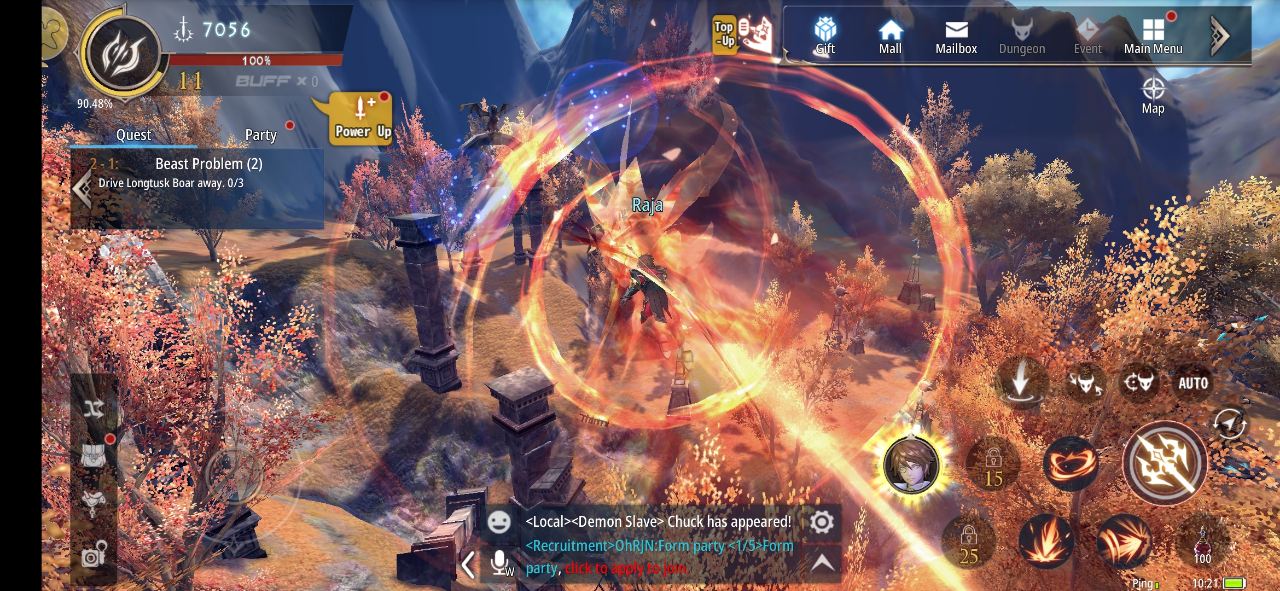The image size is (1280, 591).
Task: Check the Mailbox
Action: [956, 35]
